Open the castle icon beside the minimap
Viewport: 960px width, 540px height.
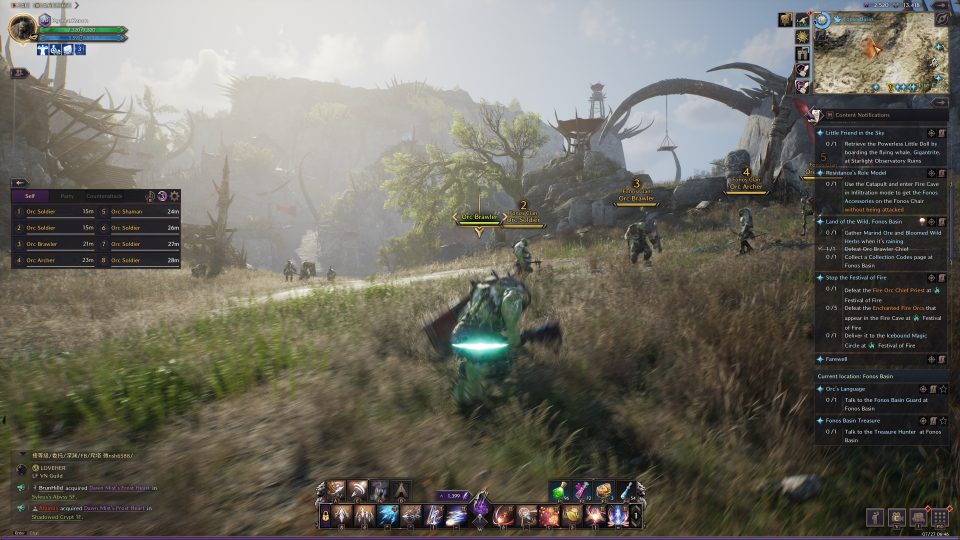pos(802,54)
